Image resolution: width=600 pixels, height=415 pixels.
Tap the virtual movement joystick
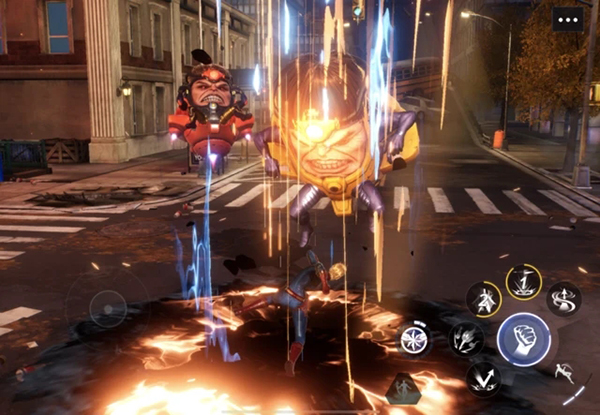click(x=108, y=309)
